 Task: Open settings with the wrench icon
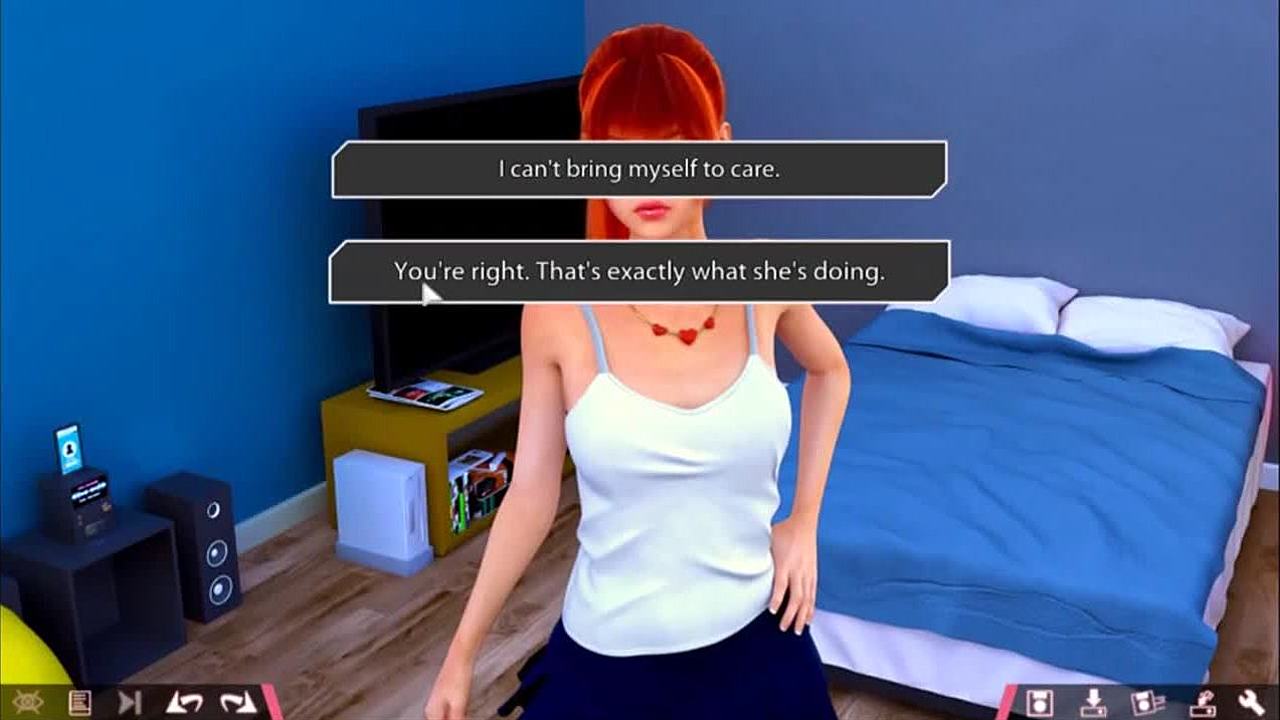click(1251, 702)
